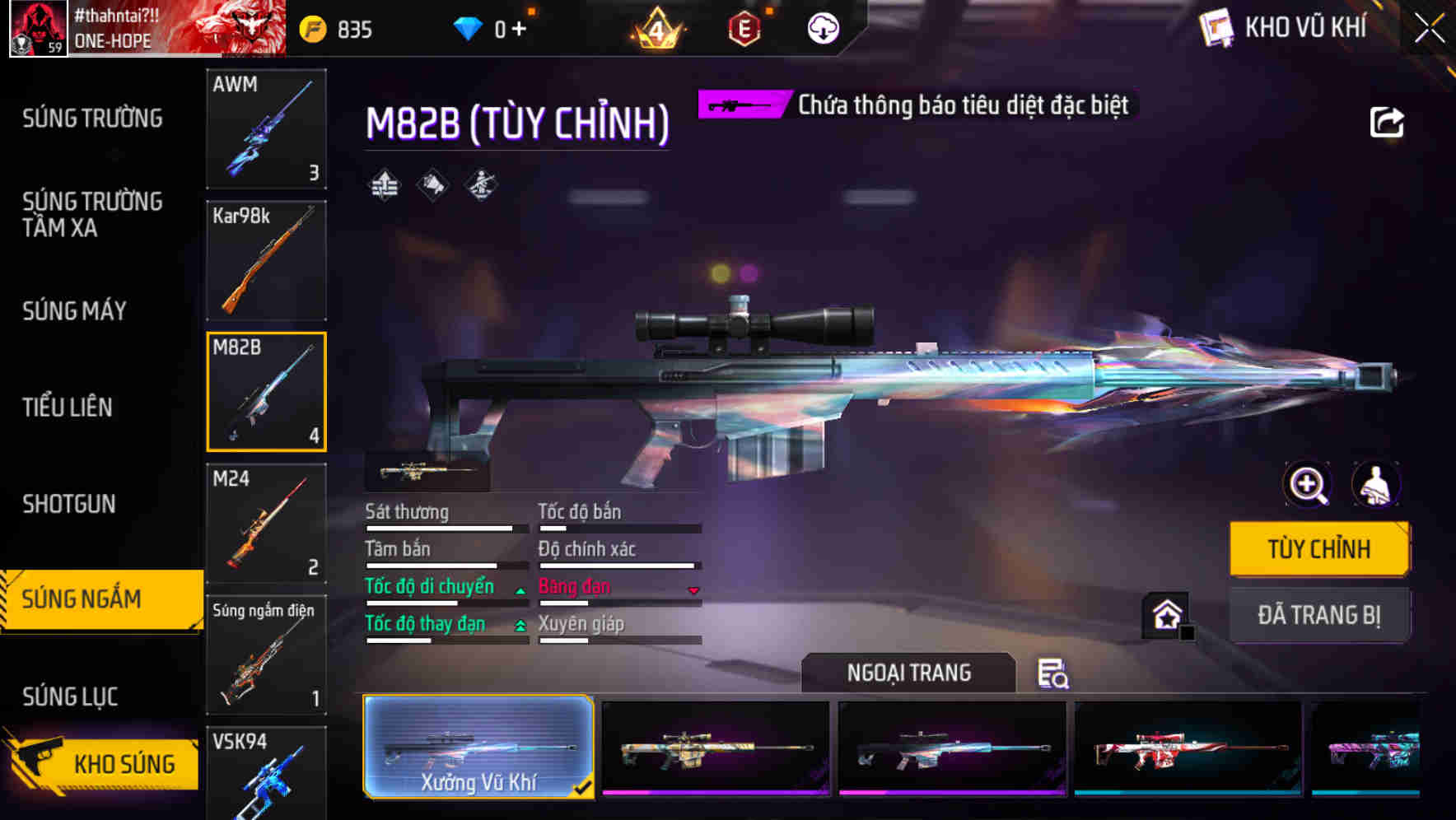
Task: Select the AWM from the sniper list
Action: pos(266,130)
